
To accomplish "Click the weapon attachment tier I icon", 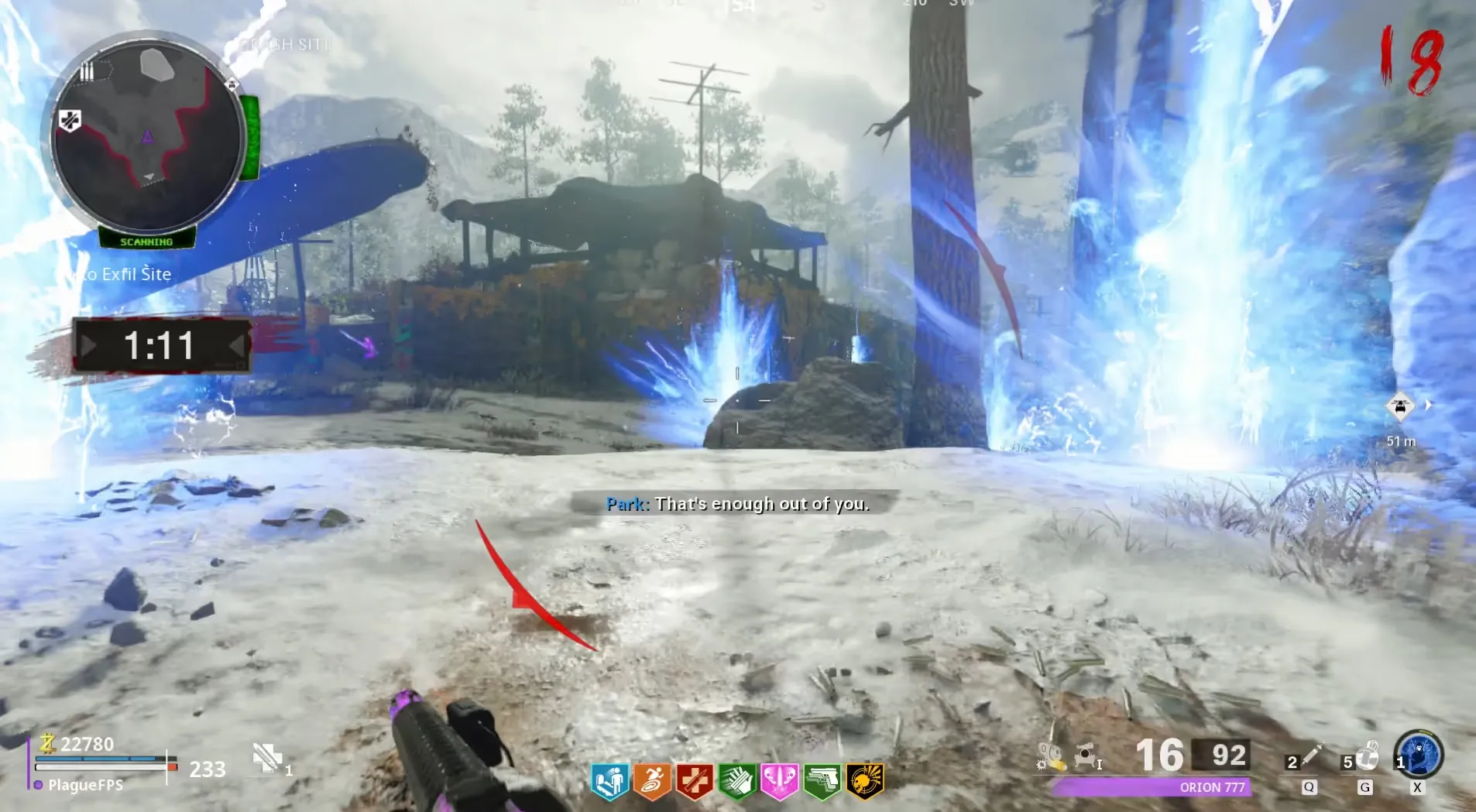I will [1087, 755].
